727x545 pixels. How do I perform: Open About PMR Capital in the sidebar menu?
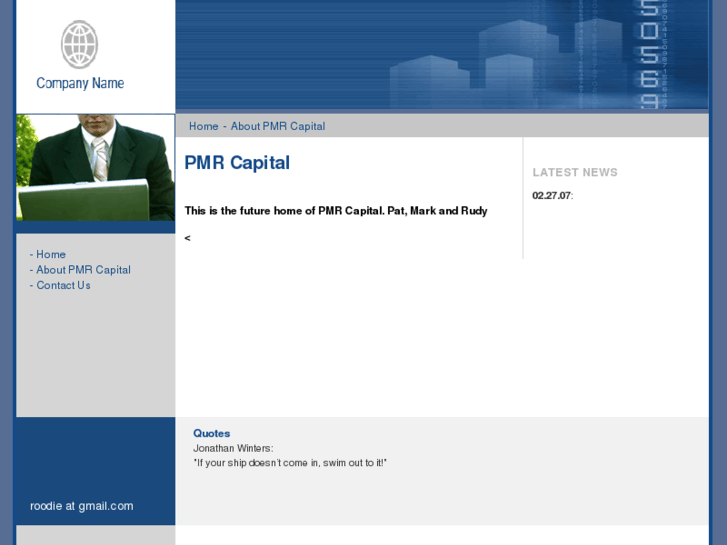point(83,270)
